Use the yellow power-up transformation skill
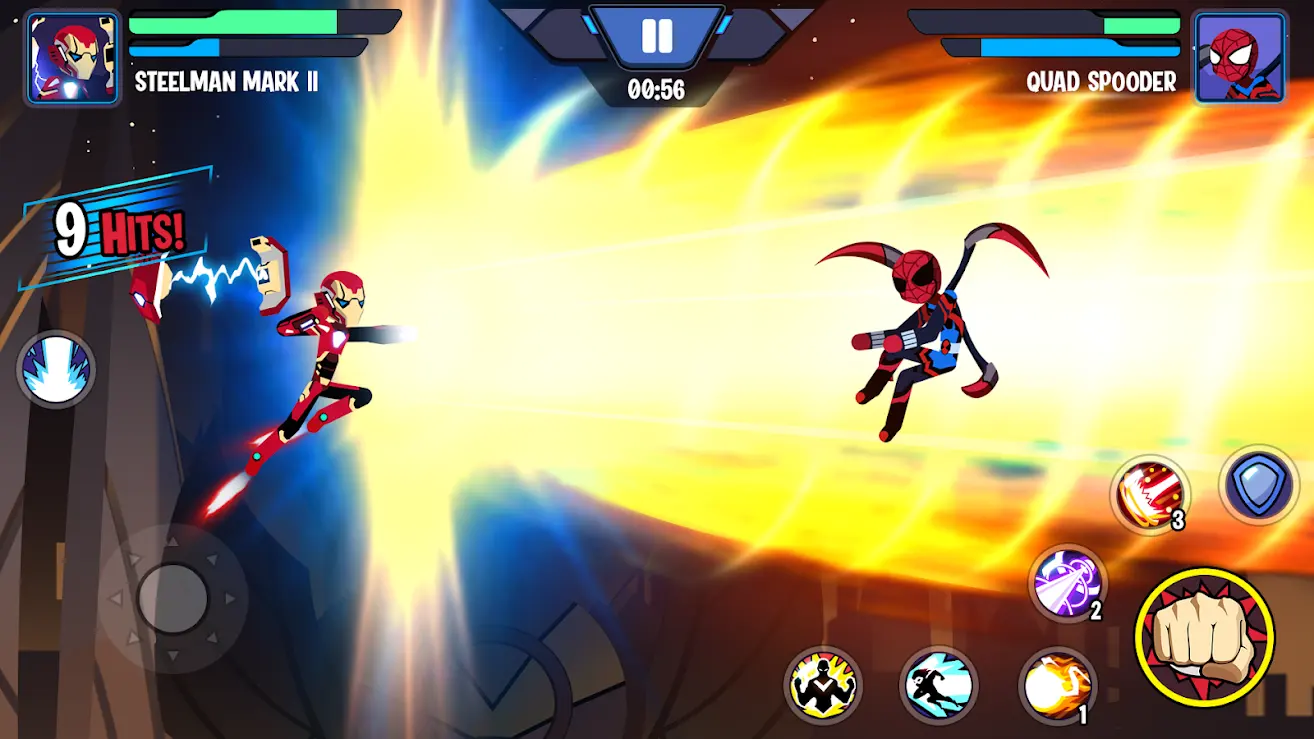 click(823, 685)
